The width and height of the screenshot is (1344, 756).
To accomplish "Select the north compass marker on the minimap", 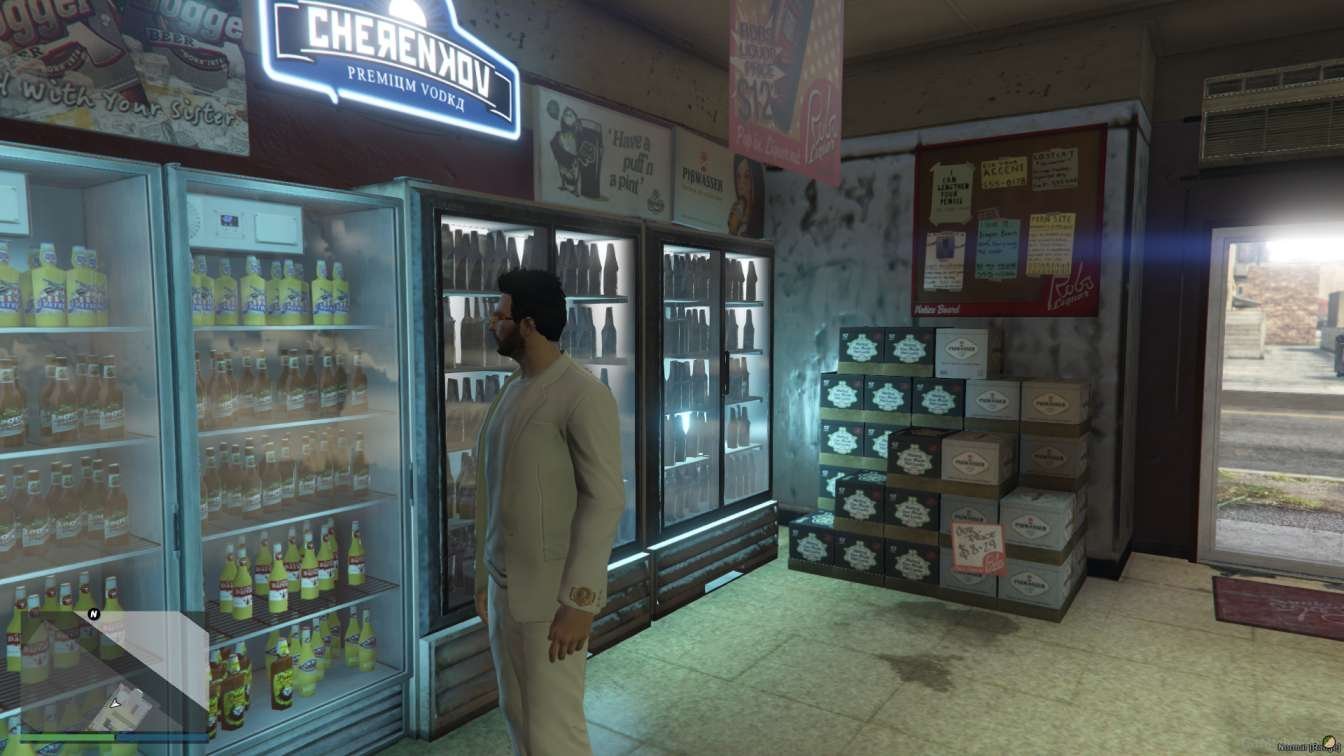I will (x=94, y=614).
